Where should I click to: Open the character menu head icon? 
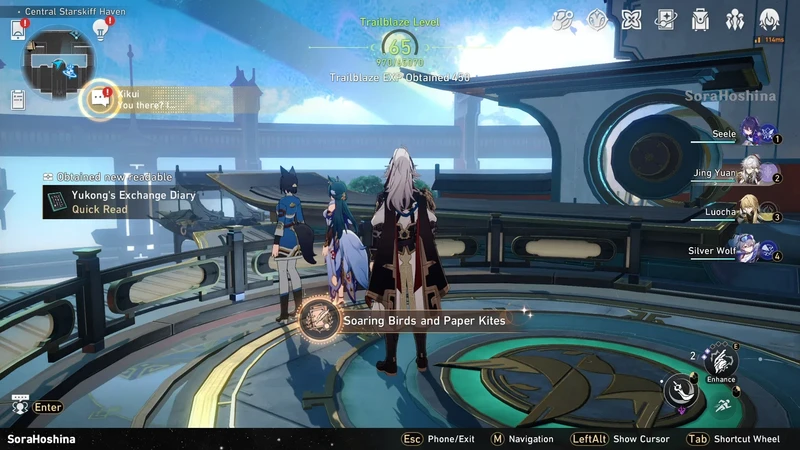point(769,19)
